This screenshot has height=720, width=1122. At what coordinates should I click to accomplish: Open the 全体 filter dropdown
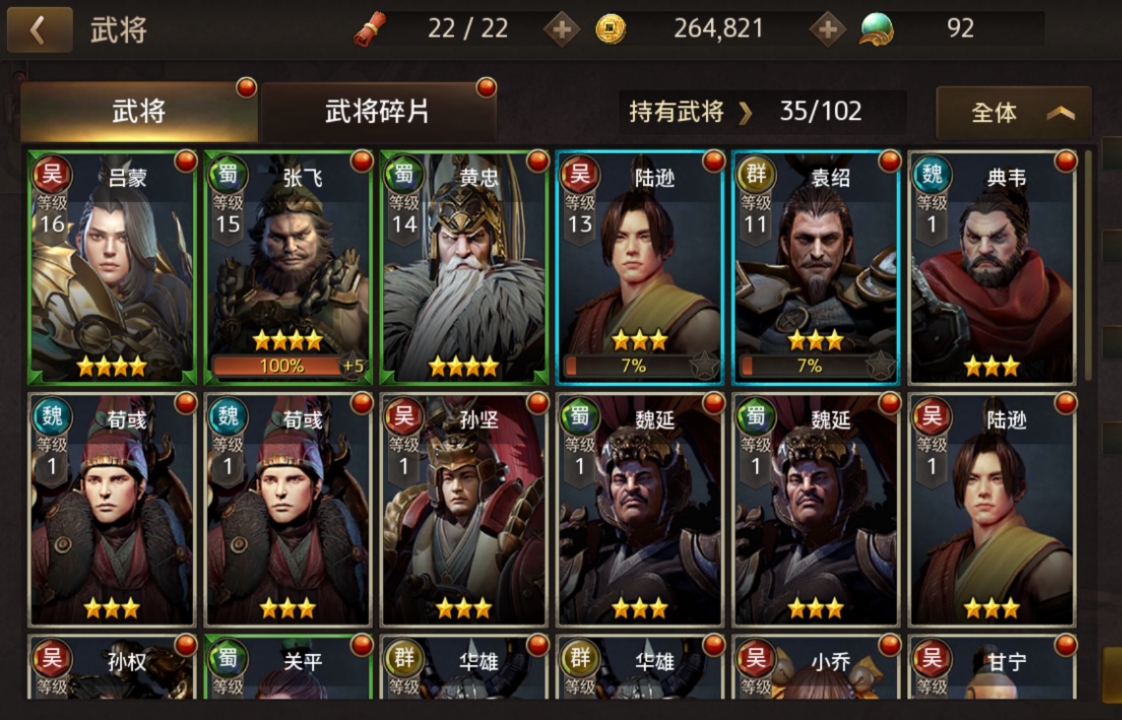1012,112
